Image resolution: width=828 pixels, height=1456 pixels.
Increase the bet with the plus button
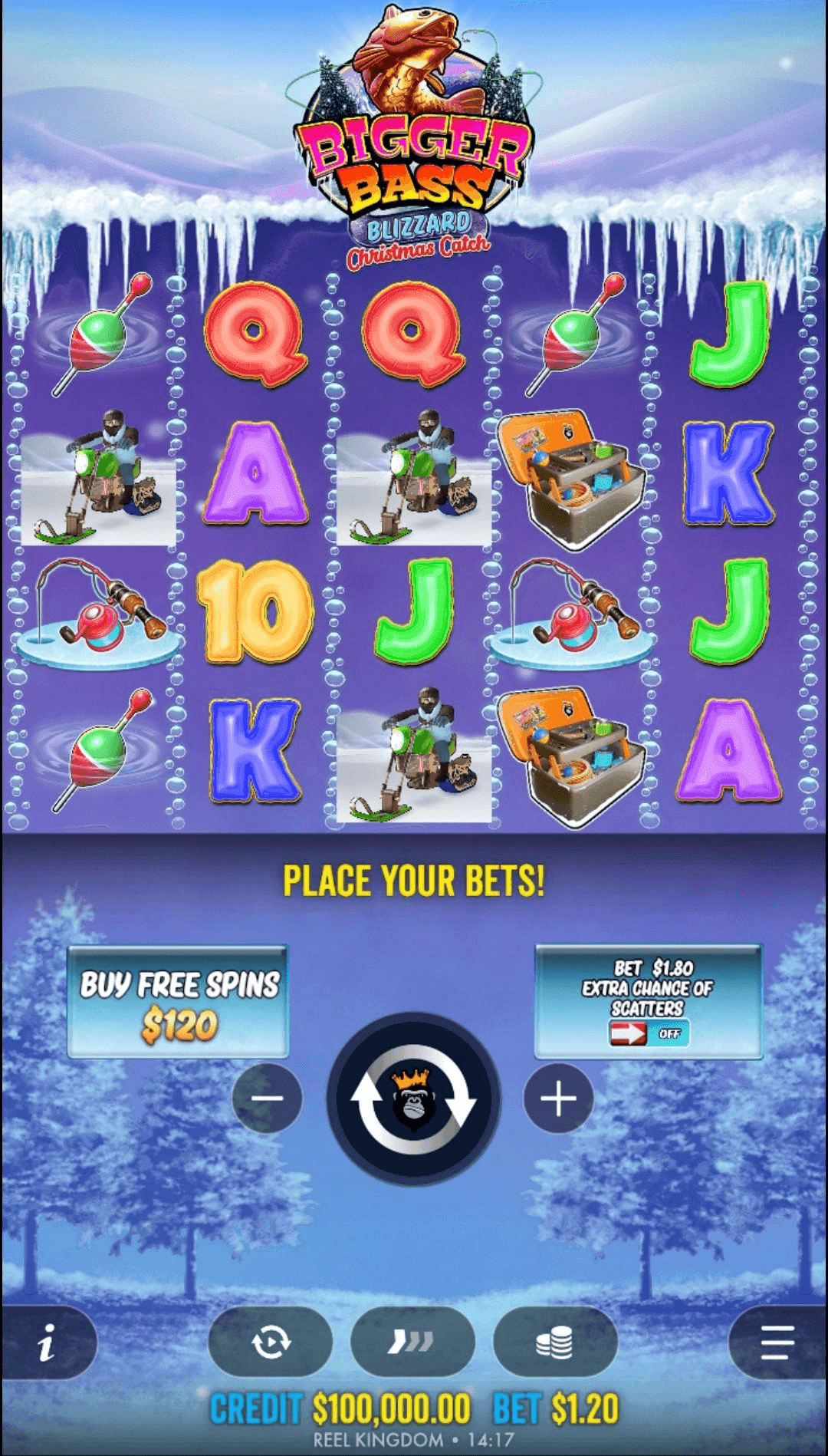[558, 1099]
